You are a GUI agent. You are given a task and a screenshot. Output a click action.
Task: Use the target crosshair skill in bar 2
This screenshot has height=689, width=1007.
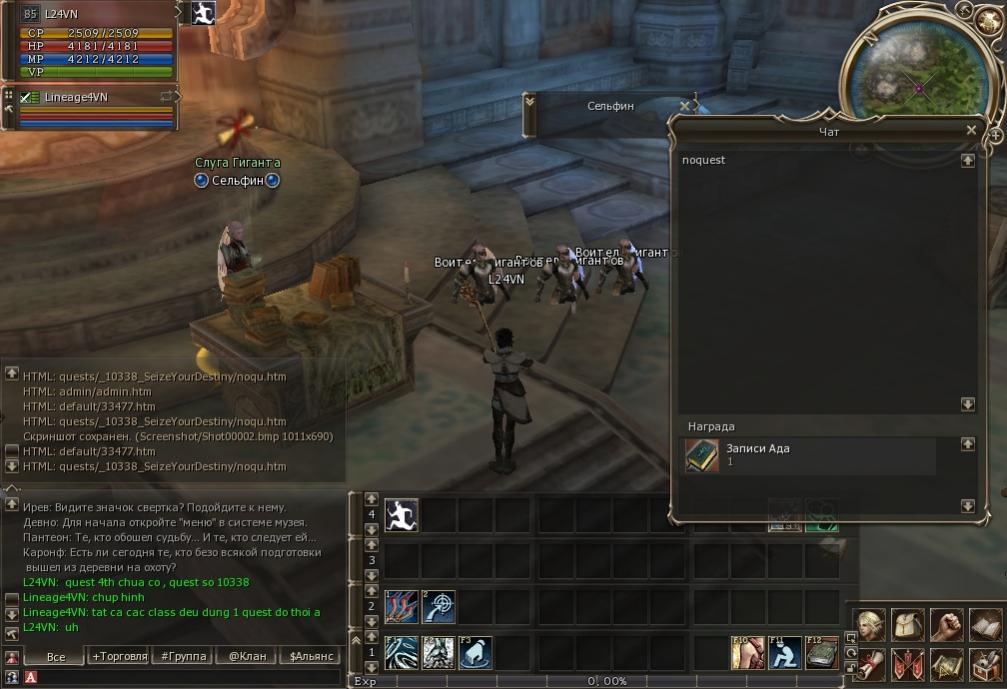coord(438,607)
